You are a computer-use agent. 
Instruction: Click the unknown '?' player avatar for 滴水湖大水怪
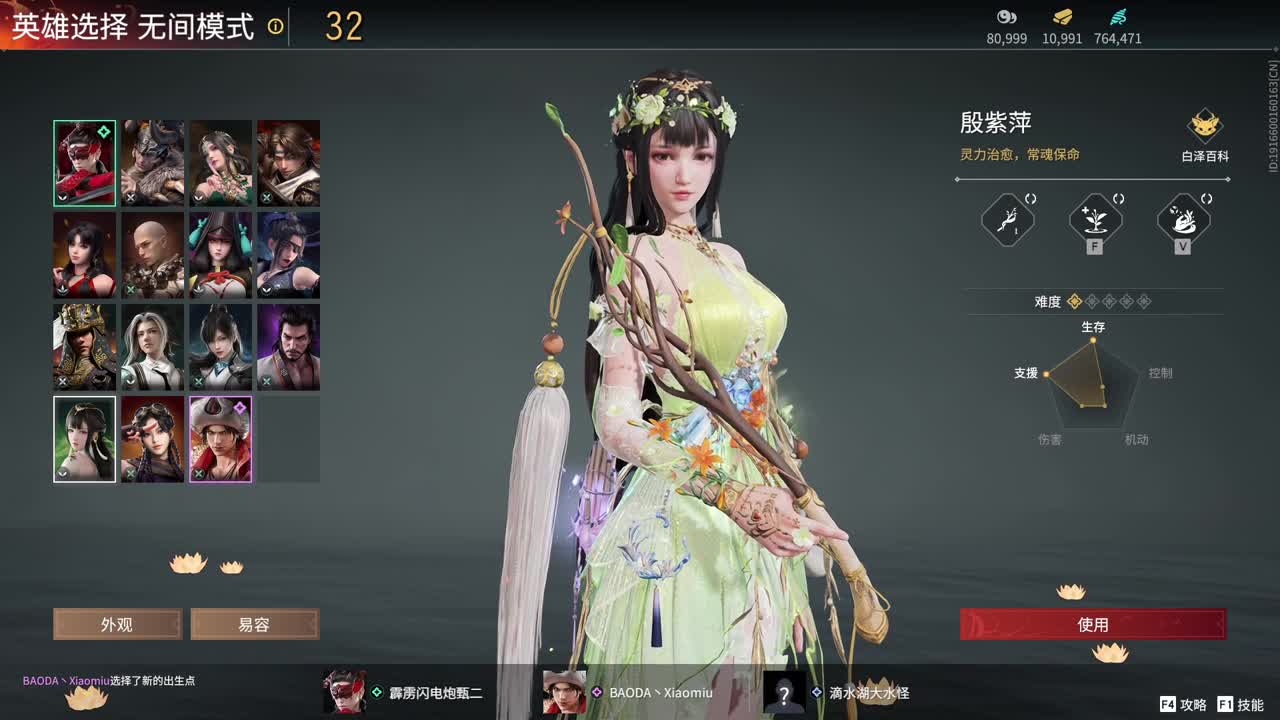click(x=784, y=692)
